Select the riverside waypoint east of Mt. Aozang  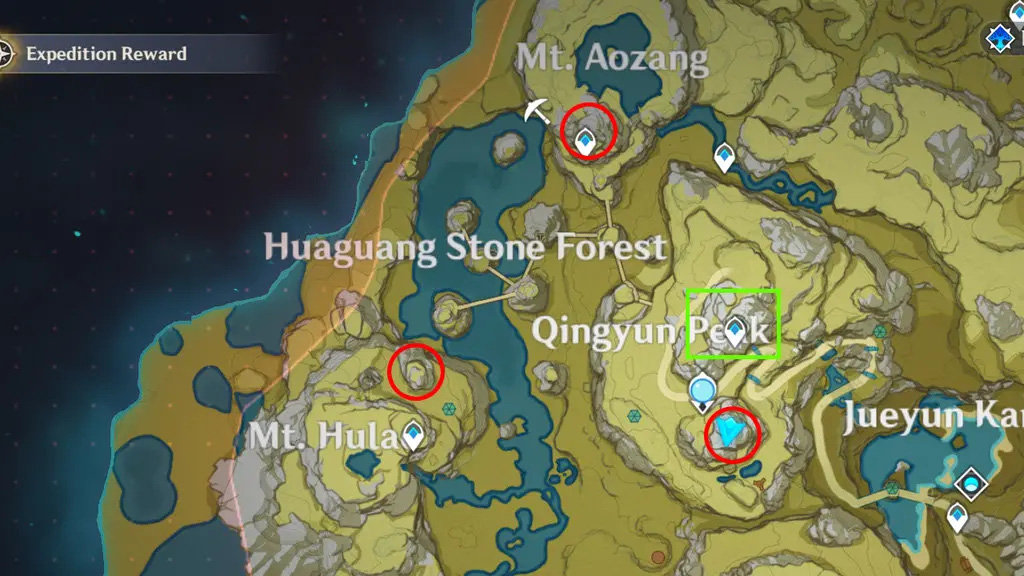[724, 156]
